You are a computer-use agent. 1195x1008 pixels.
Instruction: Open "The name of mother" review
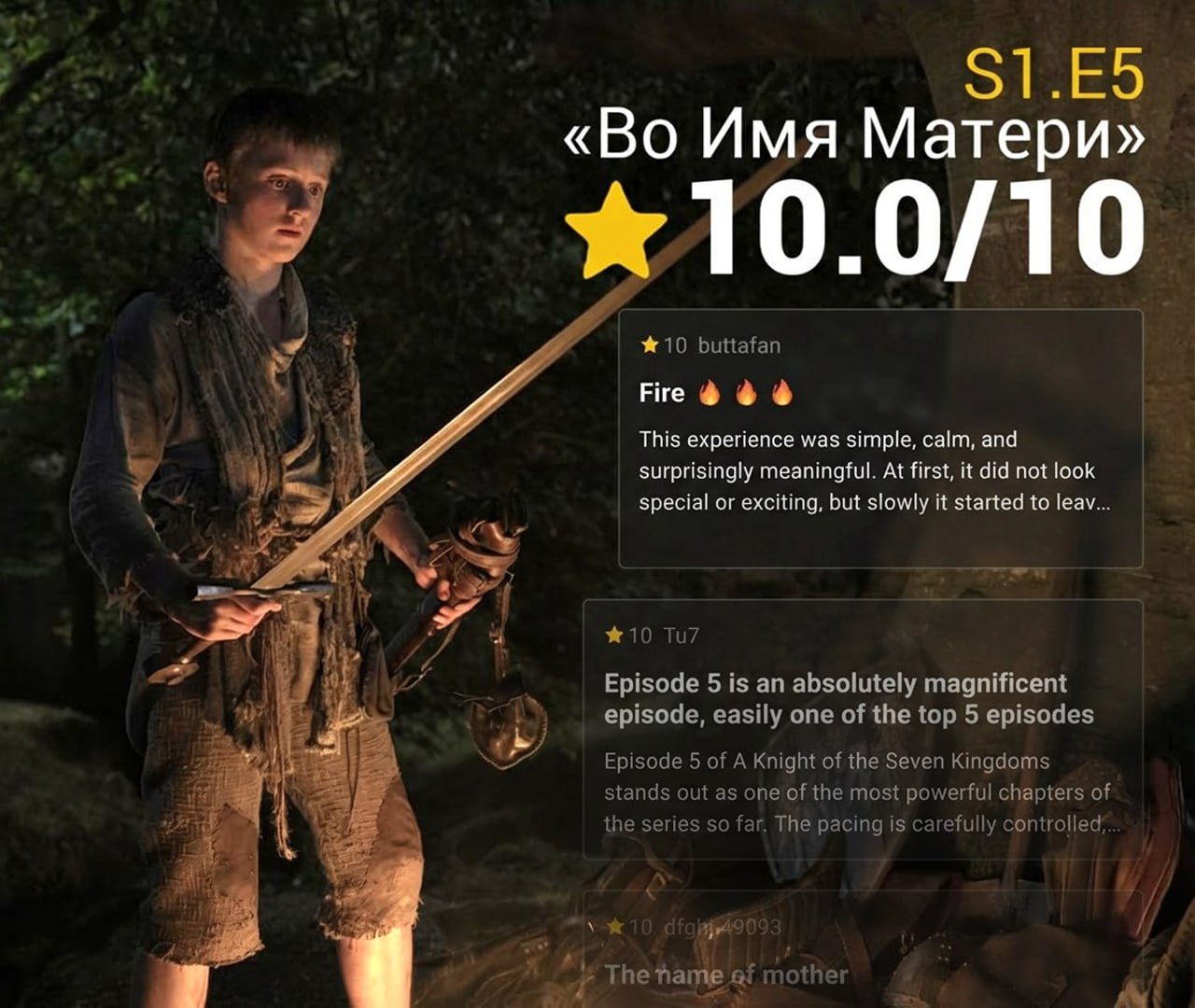(x=726, y=974)
